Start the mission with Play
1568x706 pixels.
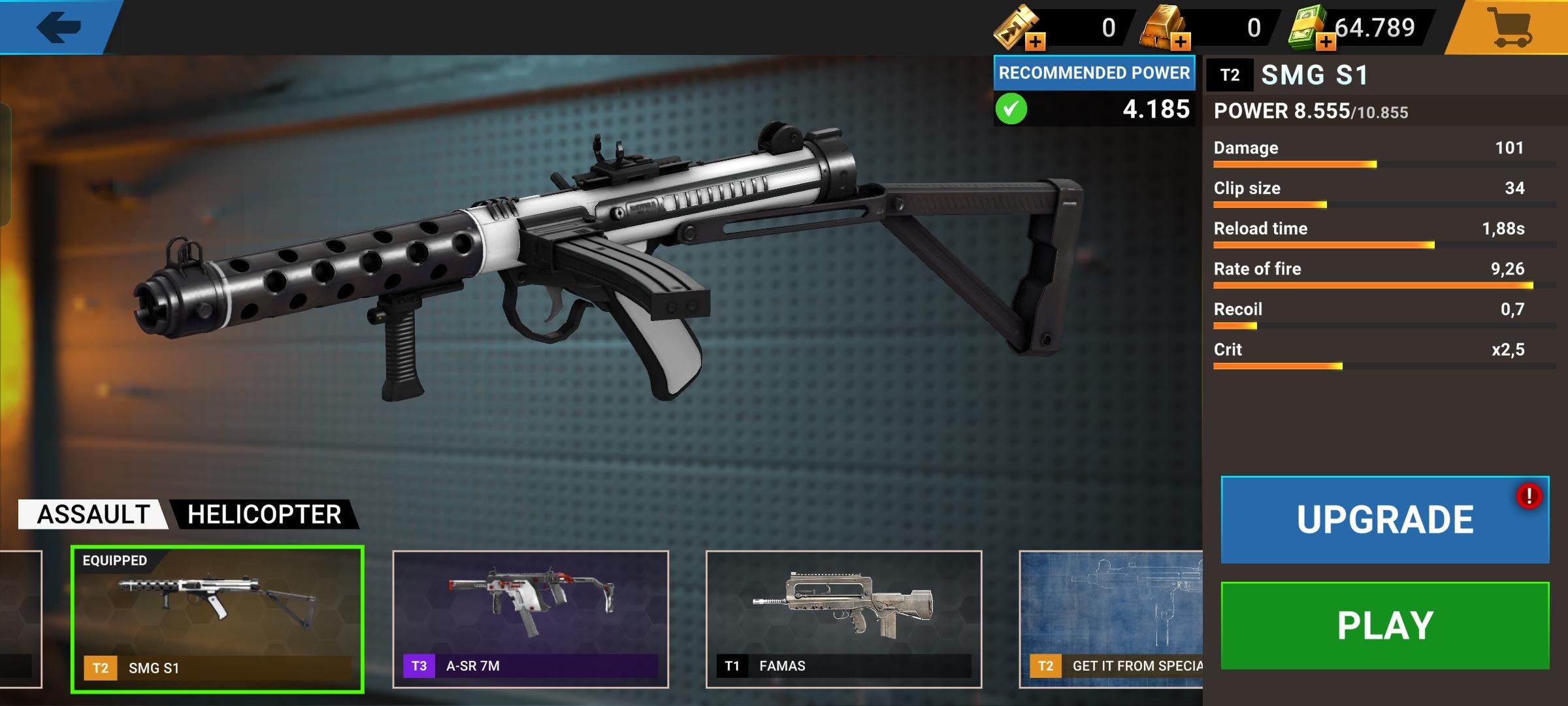(x=1384, y=626)
